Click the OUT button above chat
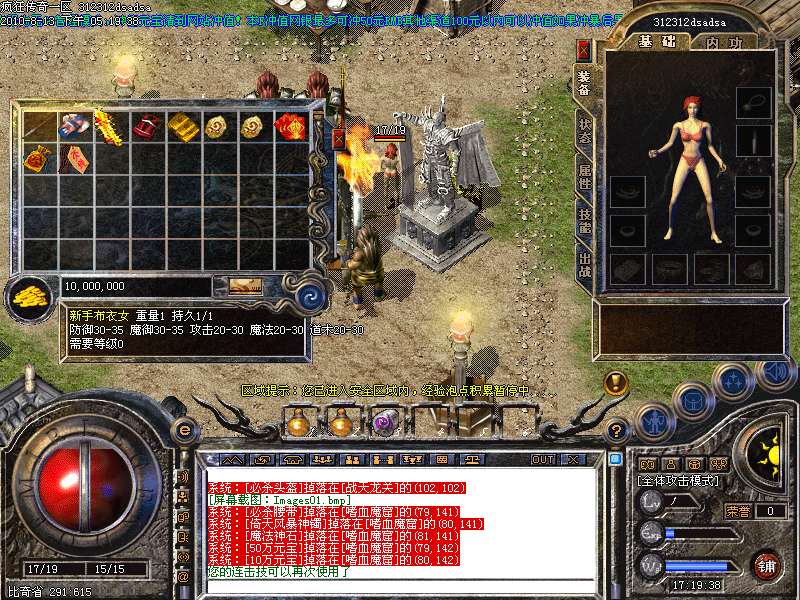 [542, 460]
